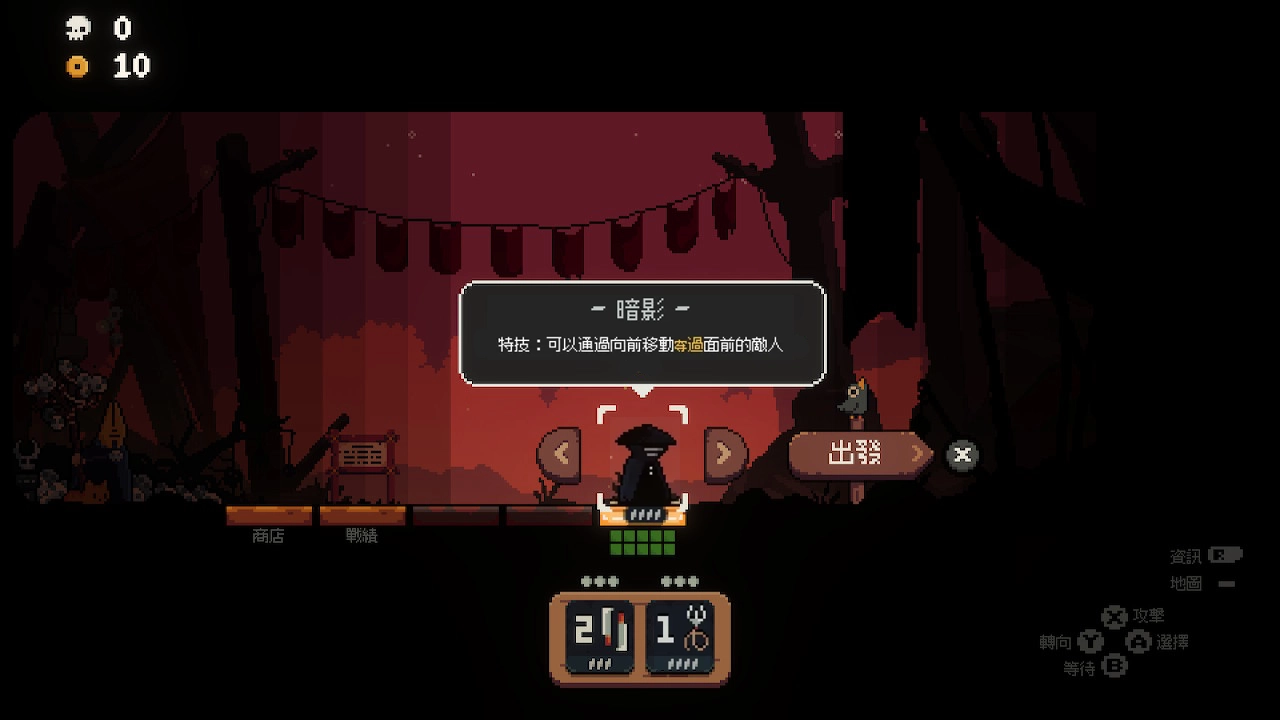This screenshot has height=720, width=1280.
Task: Select the sword attack tile with damage 2
Action: click(600, 635)
